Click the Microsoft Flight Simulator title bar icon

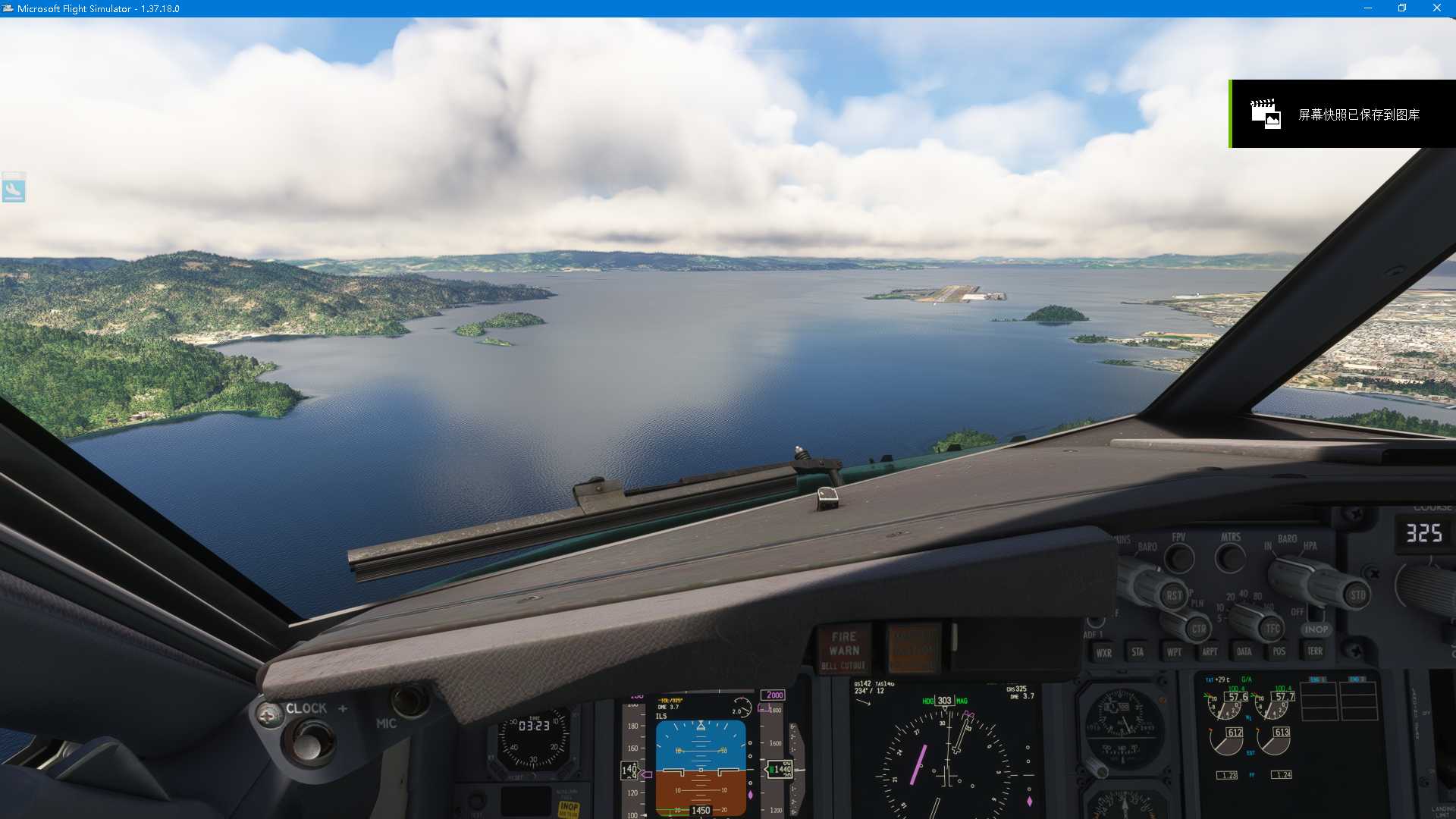(x=10, y=8)
